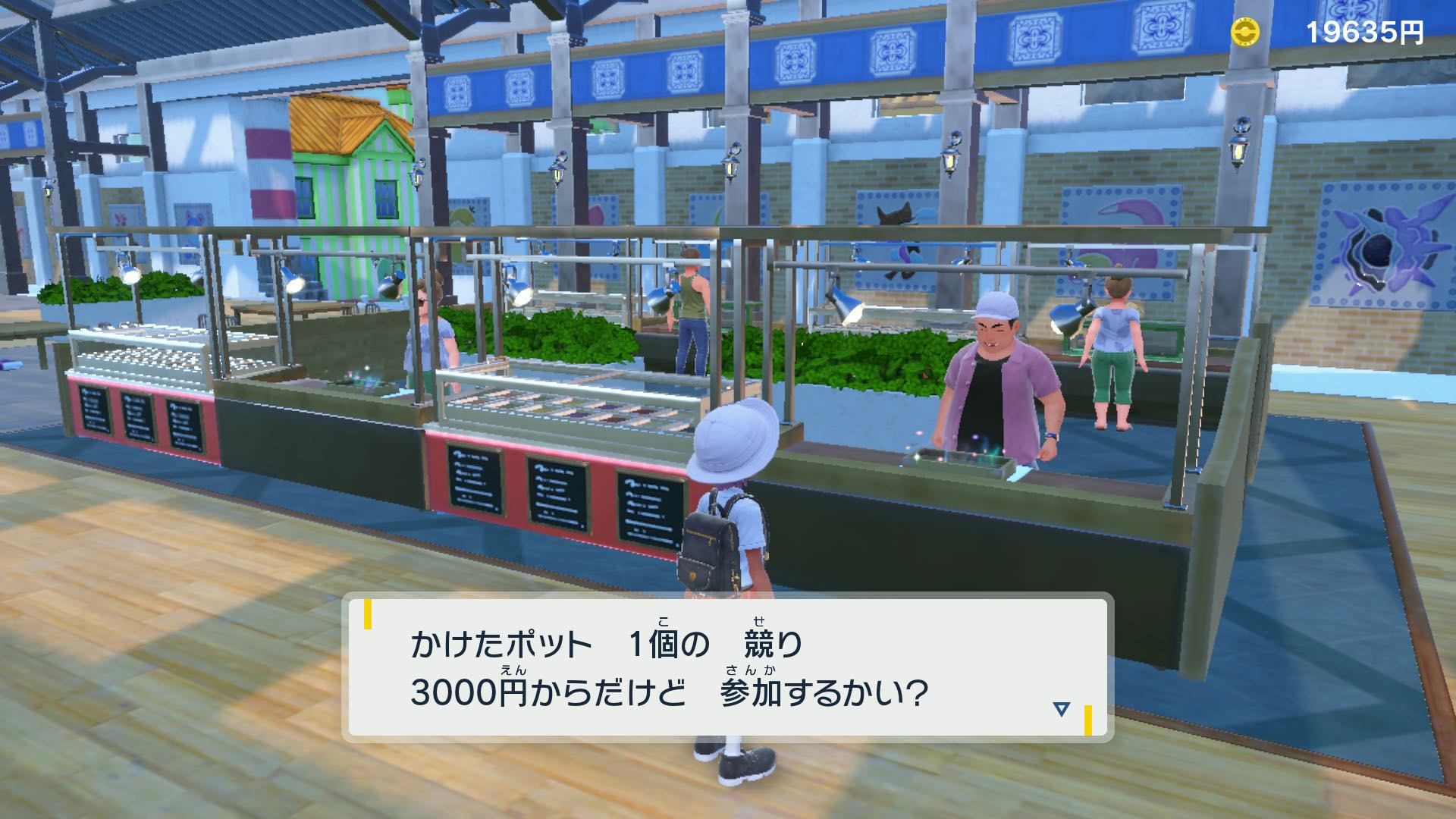Click the gold coin currency icon
The height and width of the screenshot is (819, 1456).
click(x=1244, y=32)
